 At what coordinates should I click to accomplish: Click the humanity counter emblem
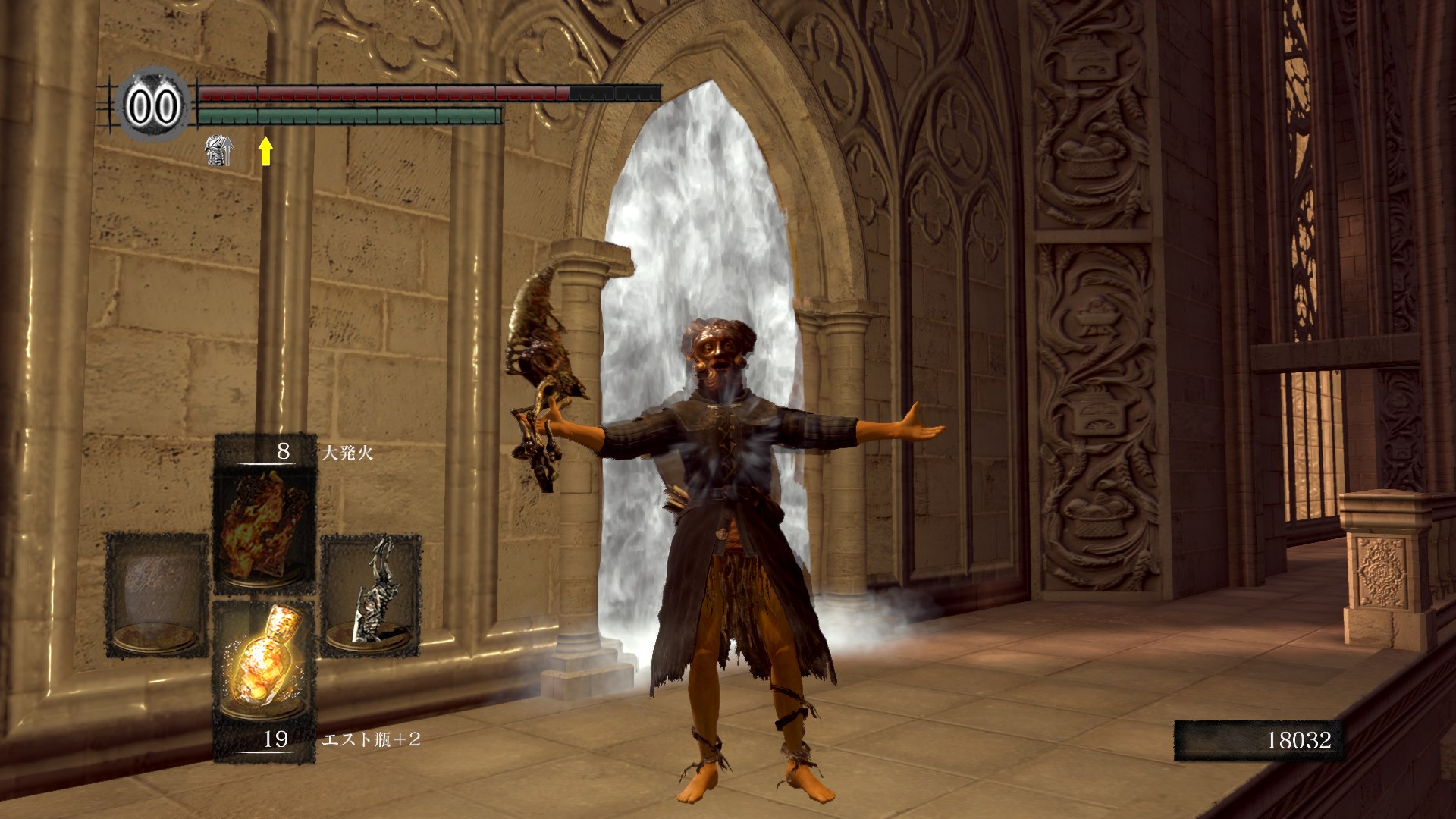(x=152, y=106)
